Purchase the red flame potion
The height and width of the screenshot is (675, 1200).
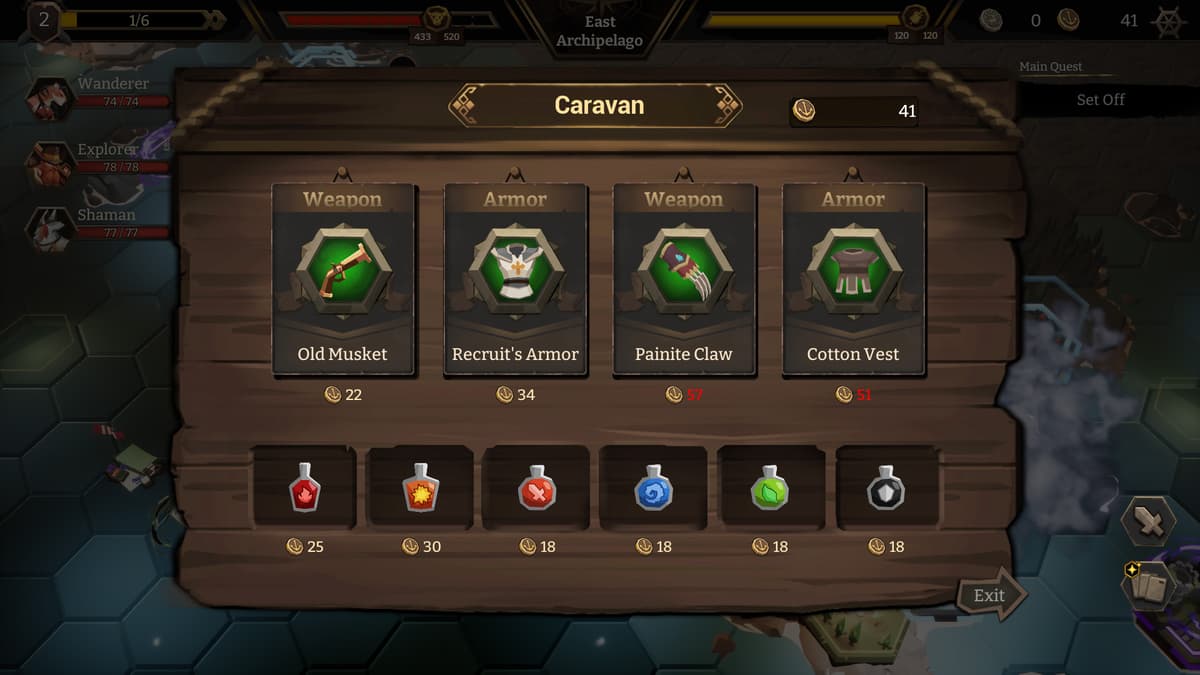click(x=304, y=488)
